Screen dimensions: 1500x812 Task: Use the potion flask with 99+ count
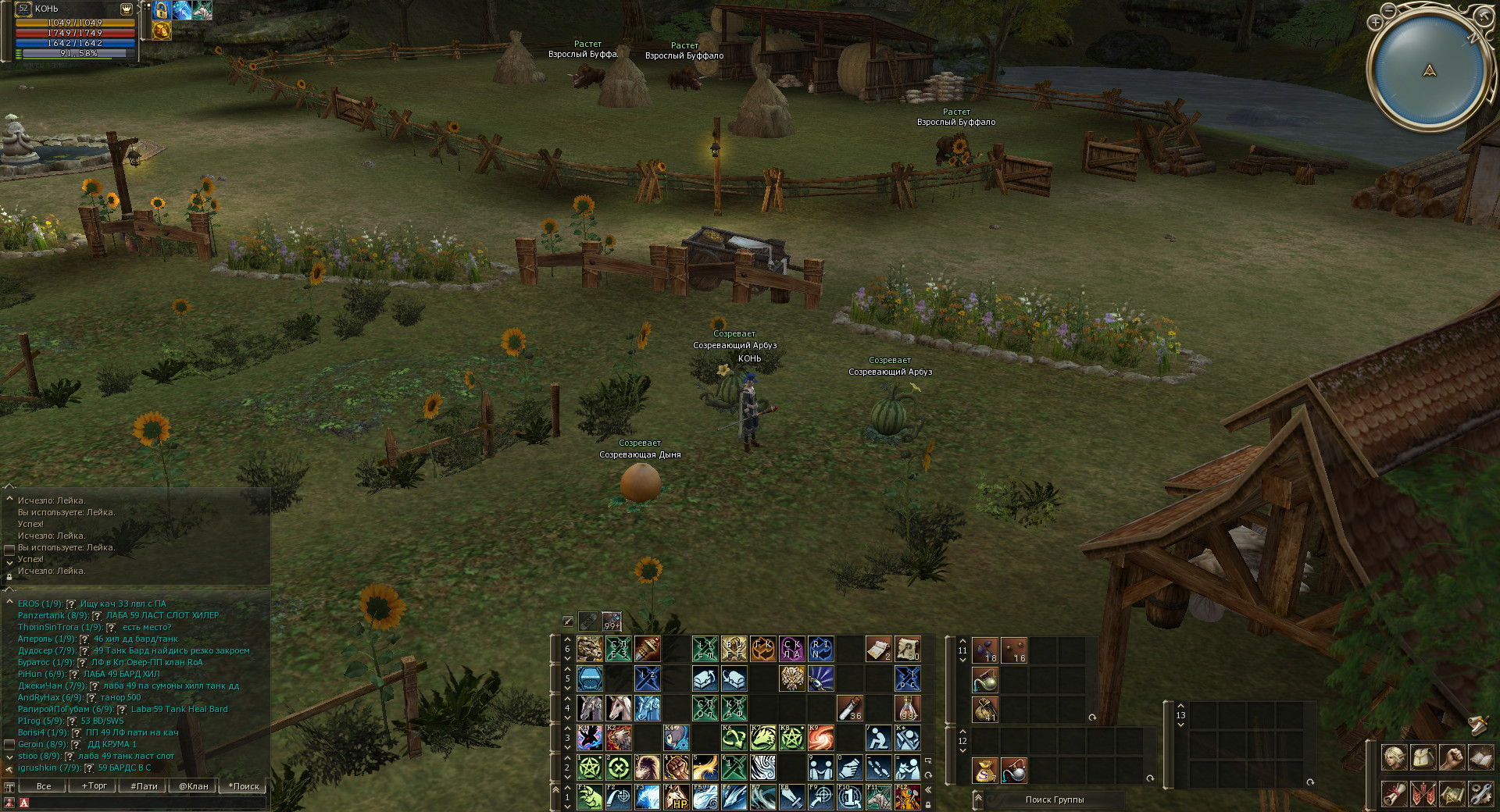click(612, 621)
